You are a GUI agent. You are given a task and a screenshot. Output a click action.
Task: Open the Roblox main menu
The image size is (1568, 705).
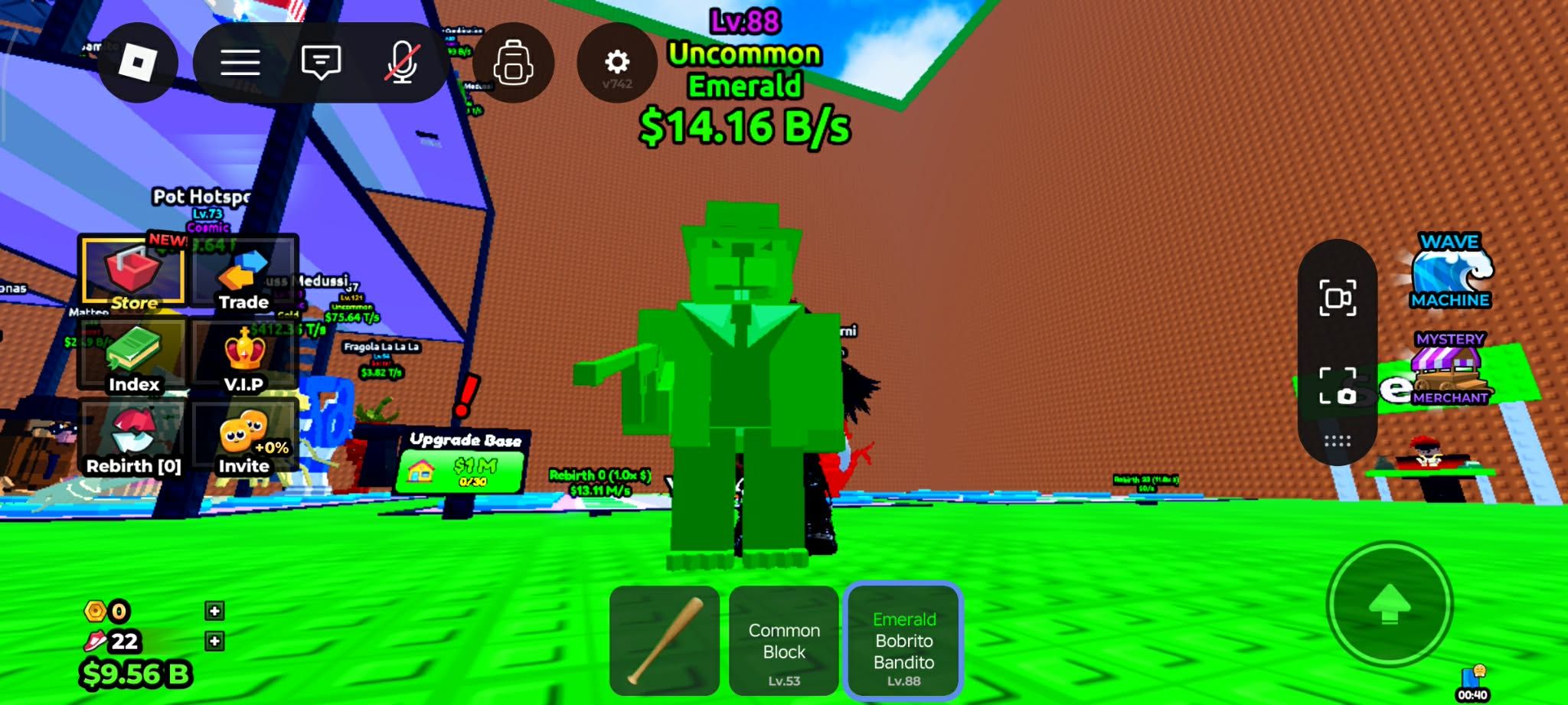[139, 63]
